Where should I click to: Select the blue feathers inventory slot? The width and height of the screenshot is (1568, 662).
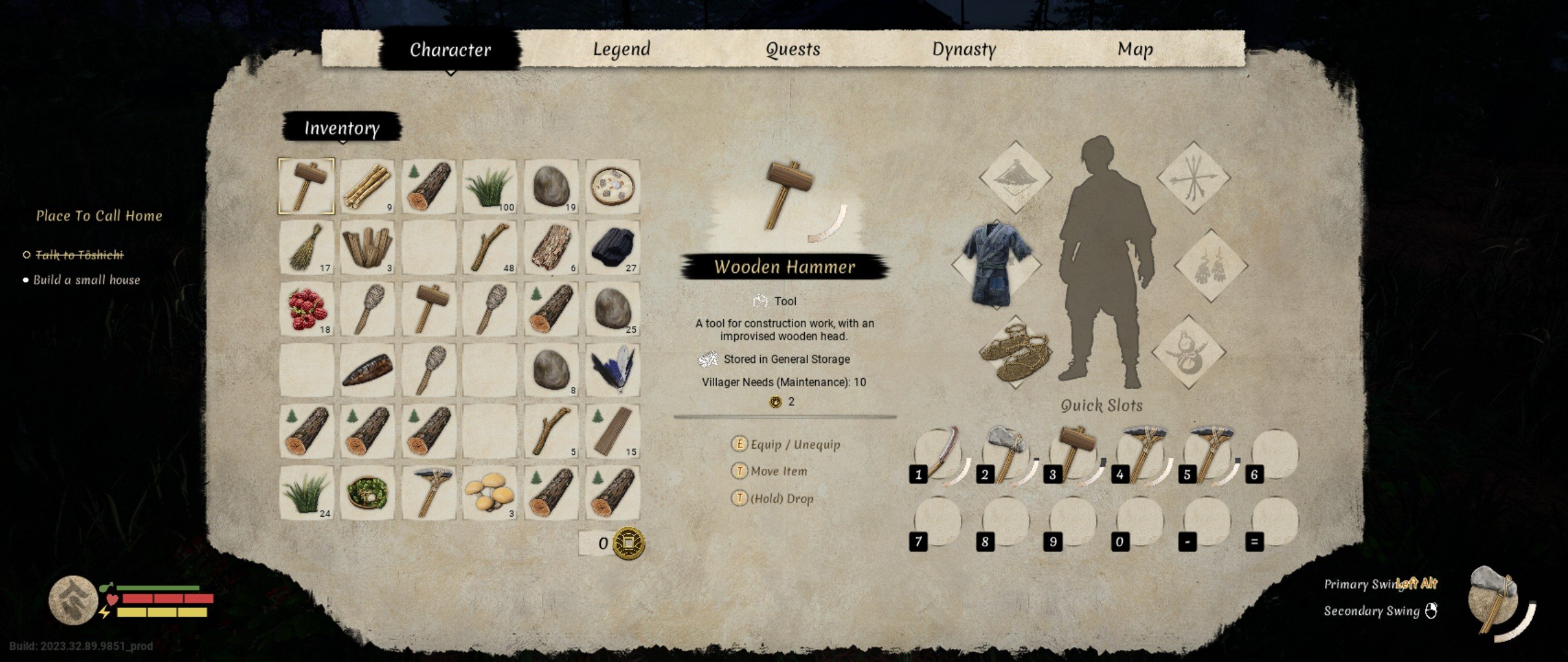[x=612, y=370]
